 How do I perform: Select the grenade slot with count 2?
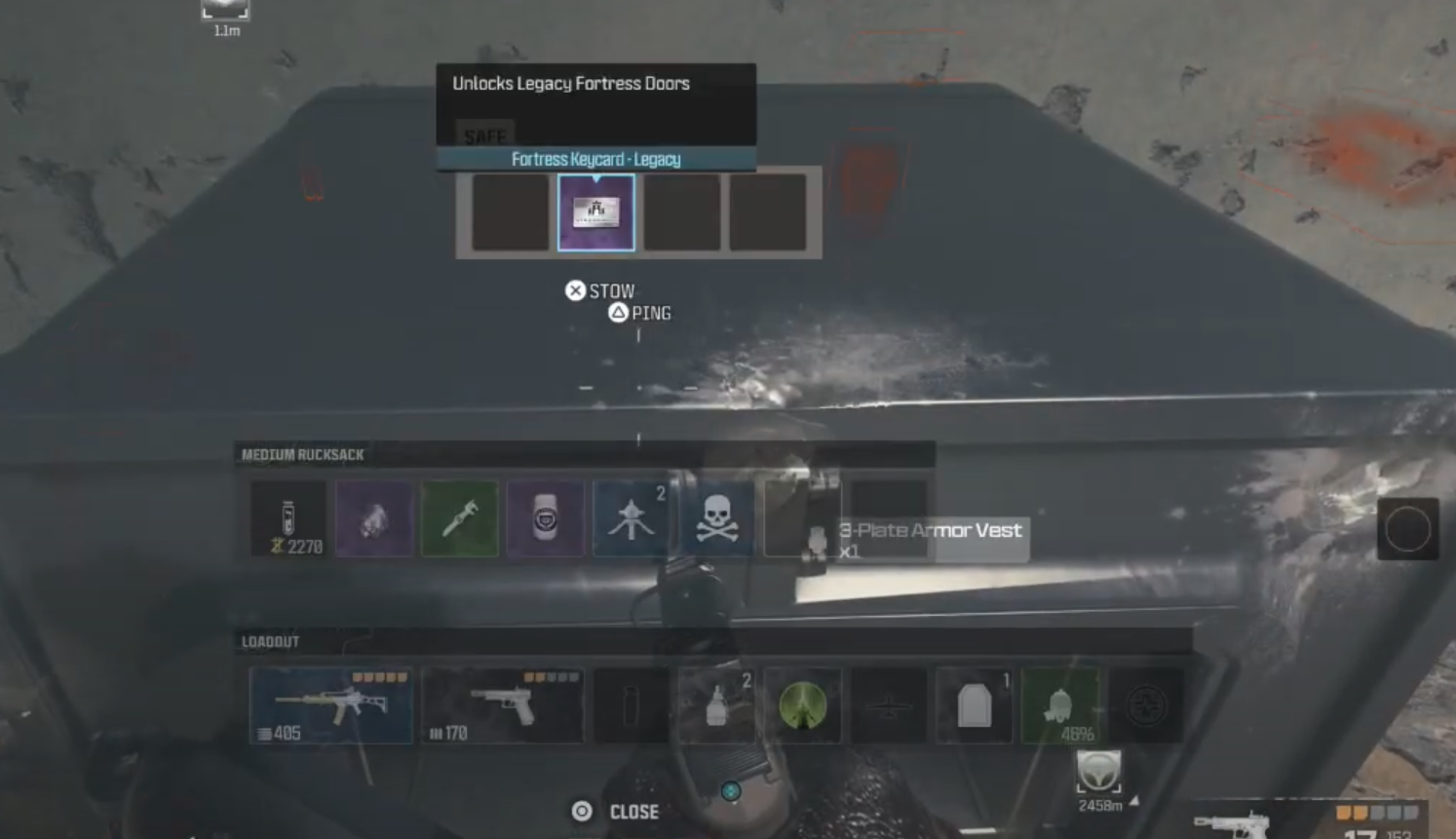(x=717, y=706)
